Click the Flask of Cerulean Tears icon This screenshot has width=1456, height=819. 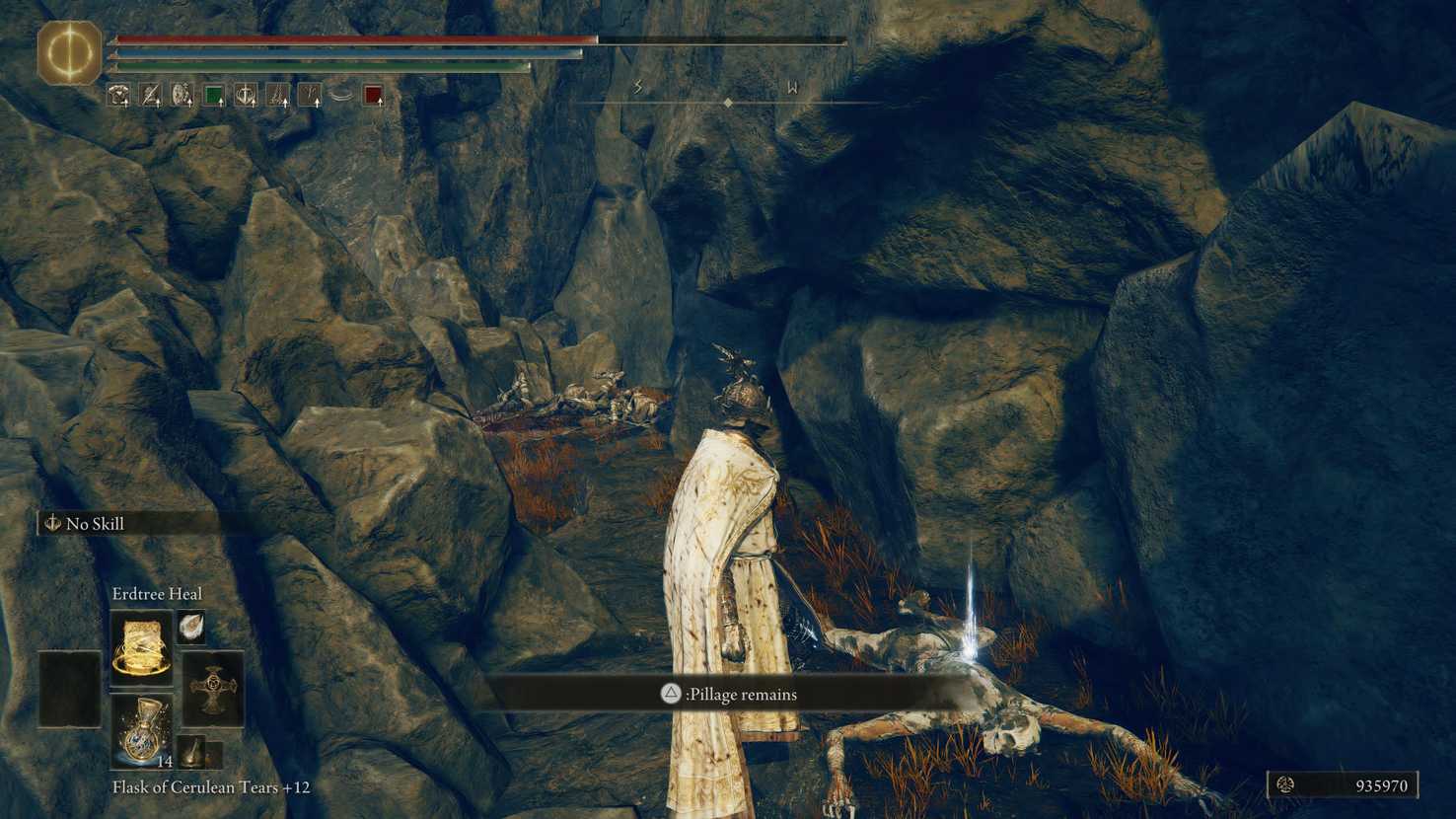[x=142, y=730]
